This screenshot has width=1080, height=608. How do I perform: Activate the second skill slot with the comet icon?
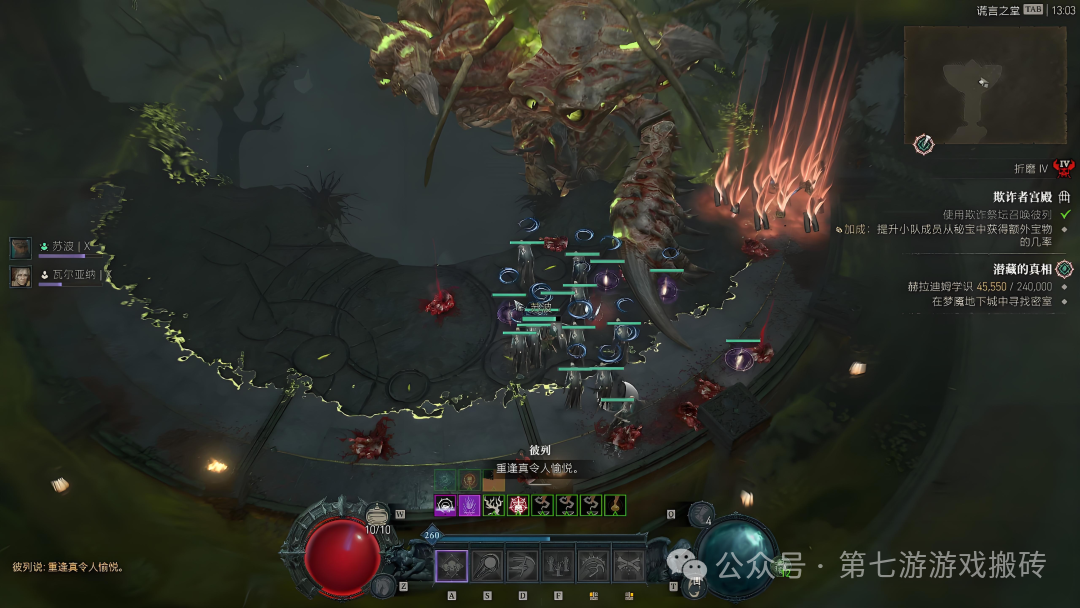[x=487, y=567]
